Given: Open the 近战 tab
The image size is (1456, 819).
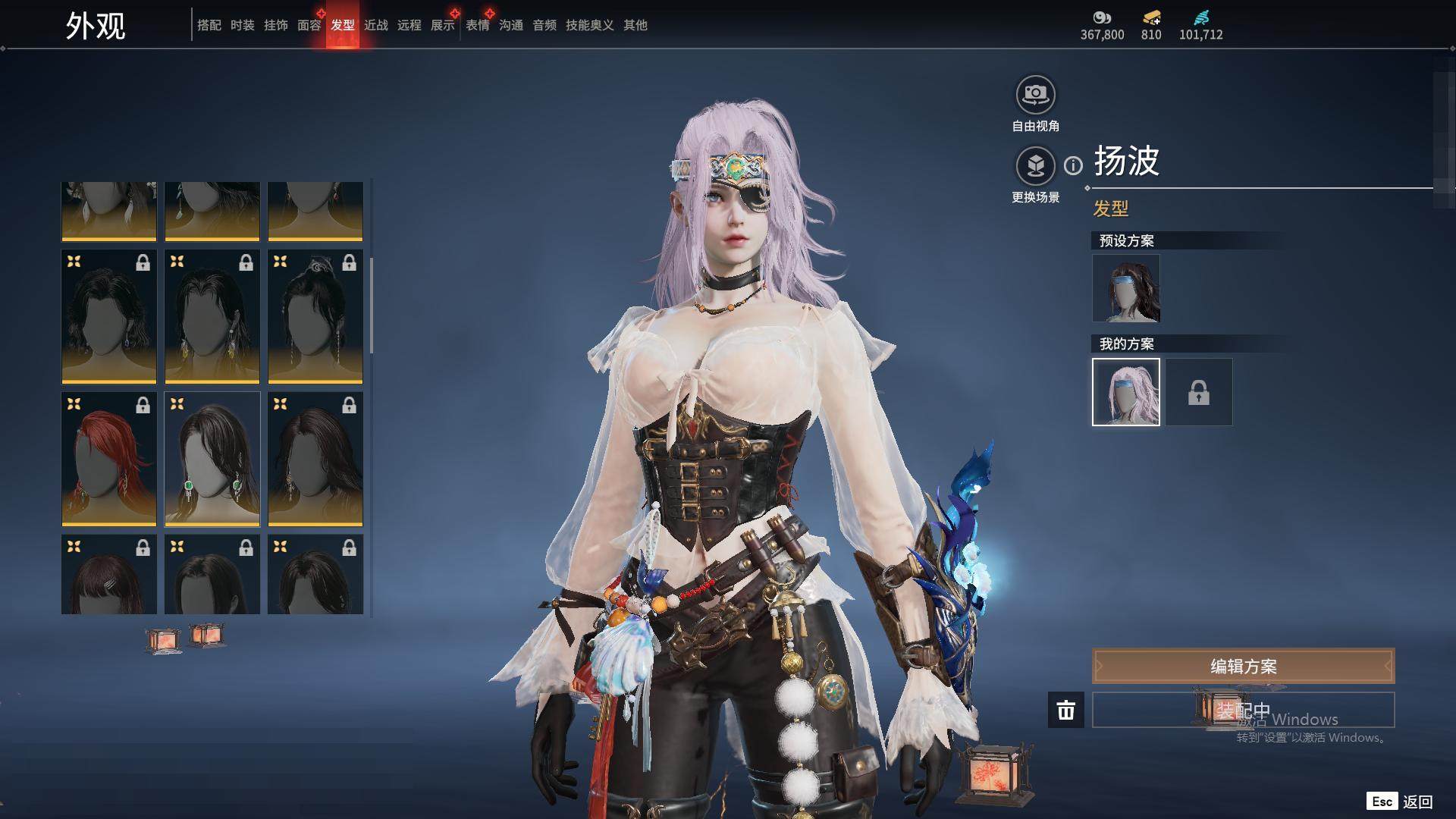Looking at the screenshot, I should [375, 25].
